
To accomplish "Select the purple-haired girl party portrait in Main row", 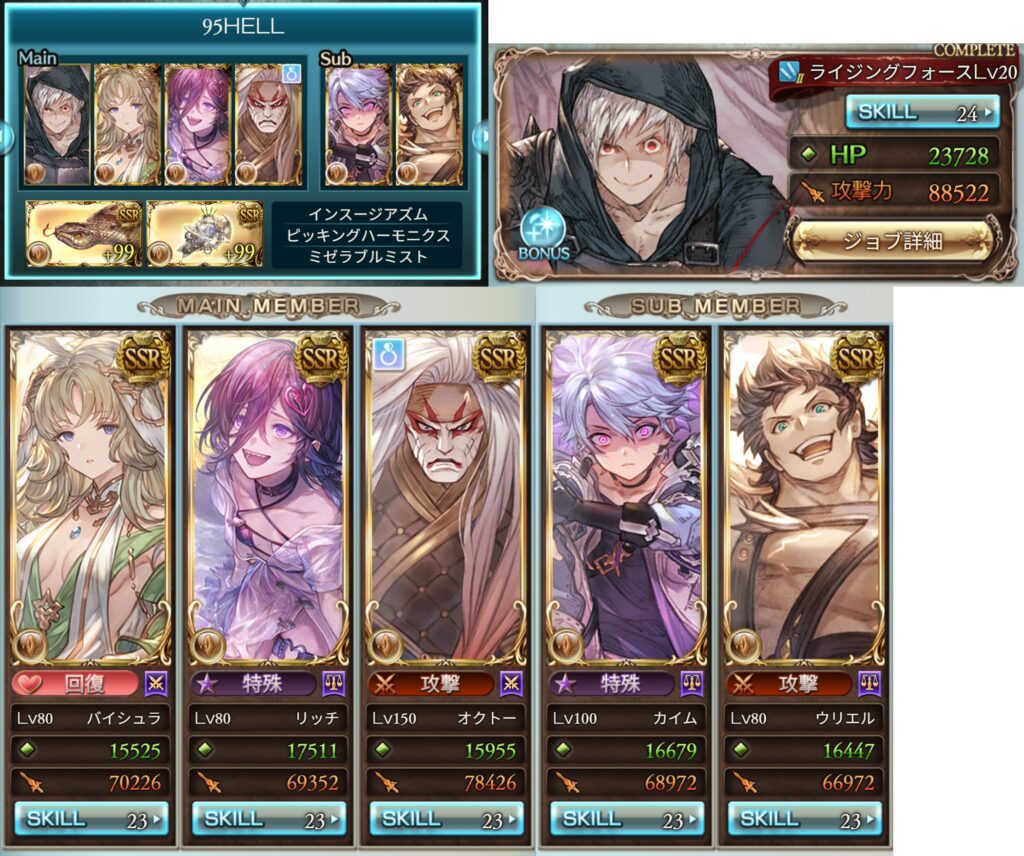I will click(197, 125).
